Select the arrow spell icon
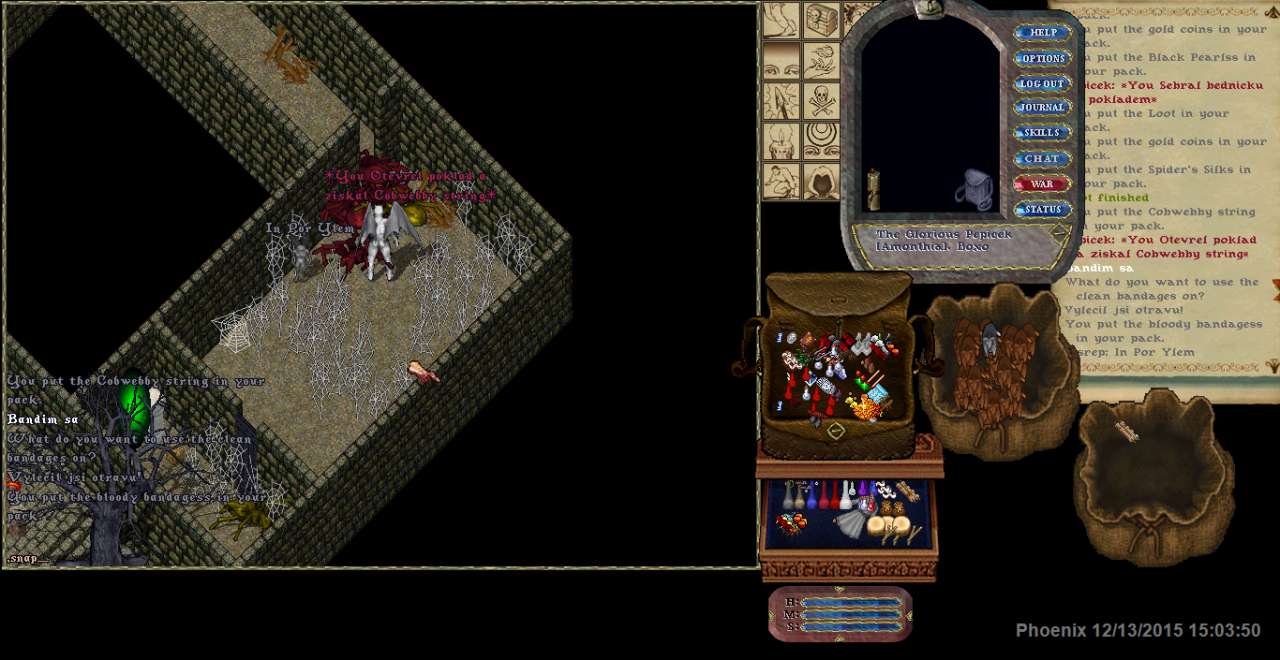This screenshot has width=1280, height=660. point(781,101)
